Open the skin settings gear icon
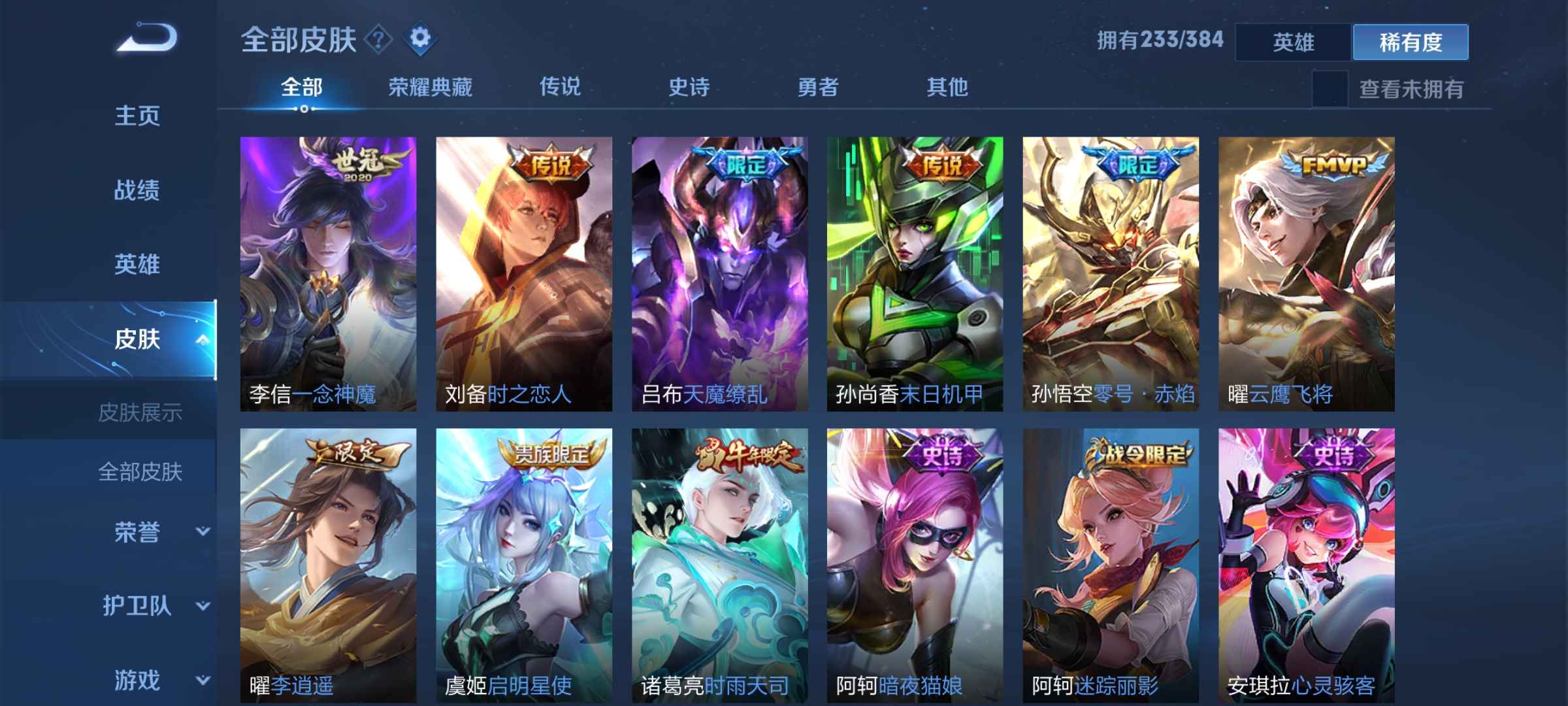 420,38
